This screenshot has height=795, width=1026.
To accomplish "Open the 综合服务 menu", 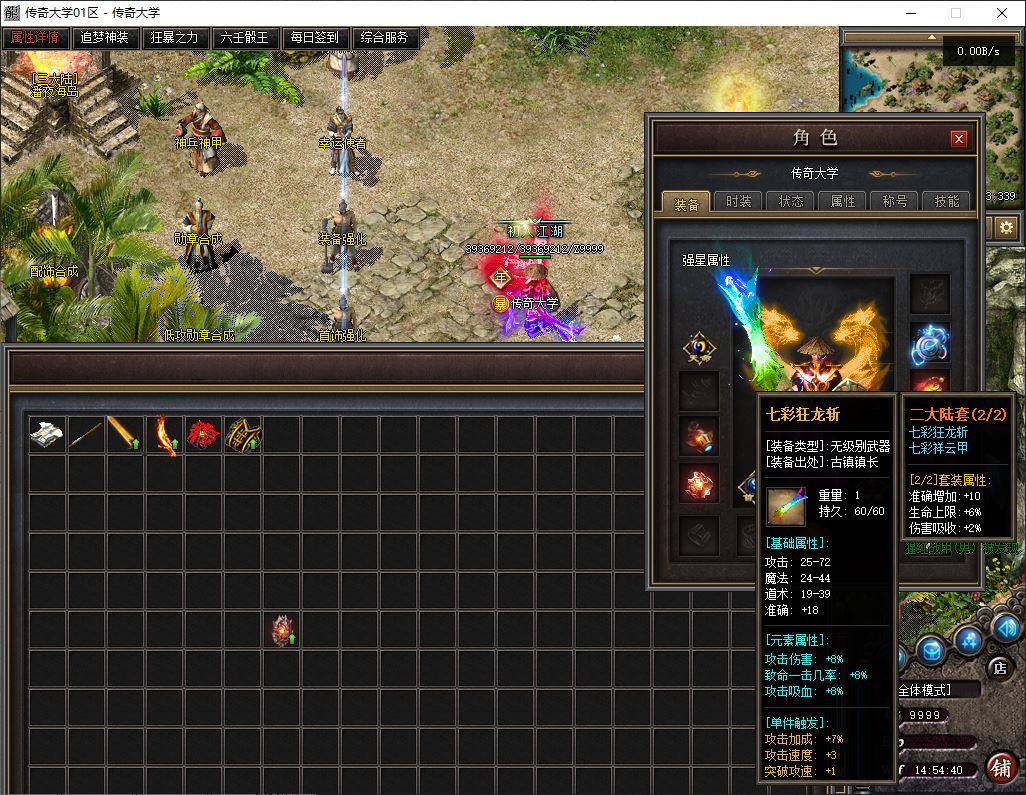I will click(385, 38).
